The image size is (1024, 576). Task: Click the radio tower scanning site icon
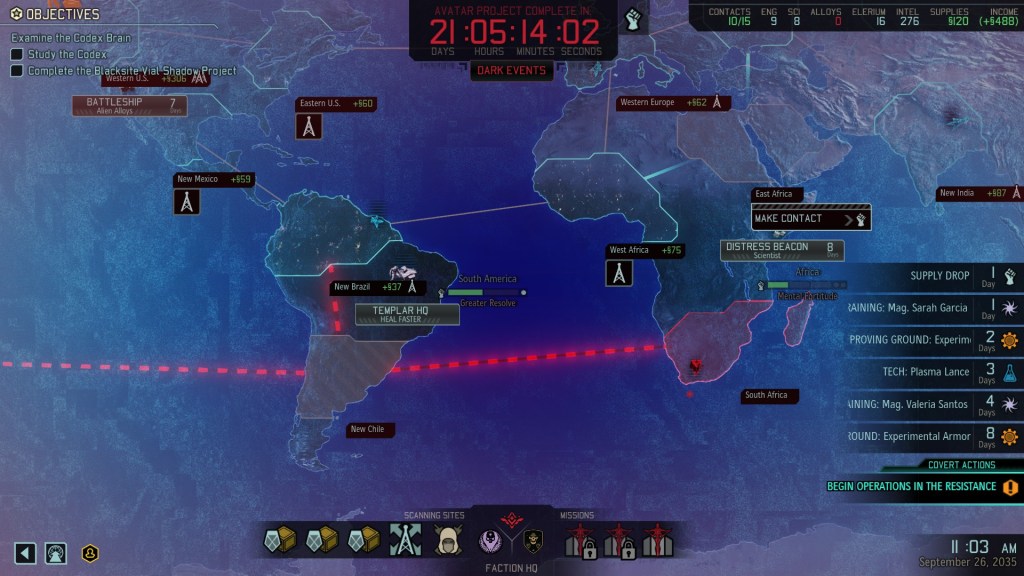pos(403,540)
